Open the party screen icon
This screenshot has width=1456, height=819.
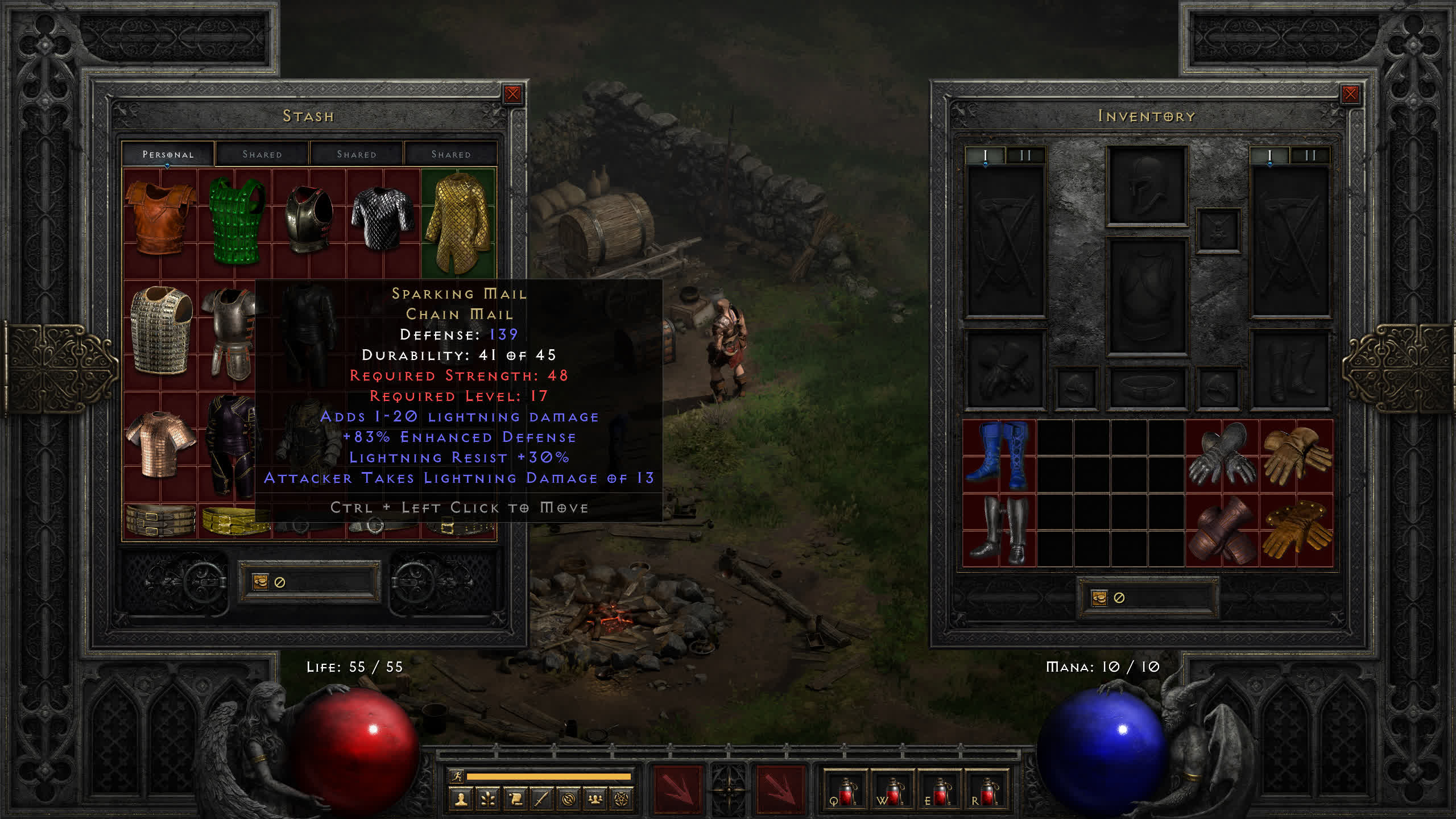(x=595, y=800)
